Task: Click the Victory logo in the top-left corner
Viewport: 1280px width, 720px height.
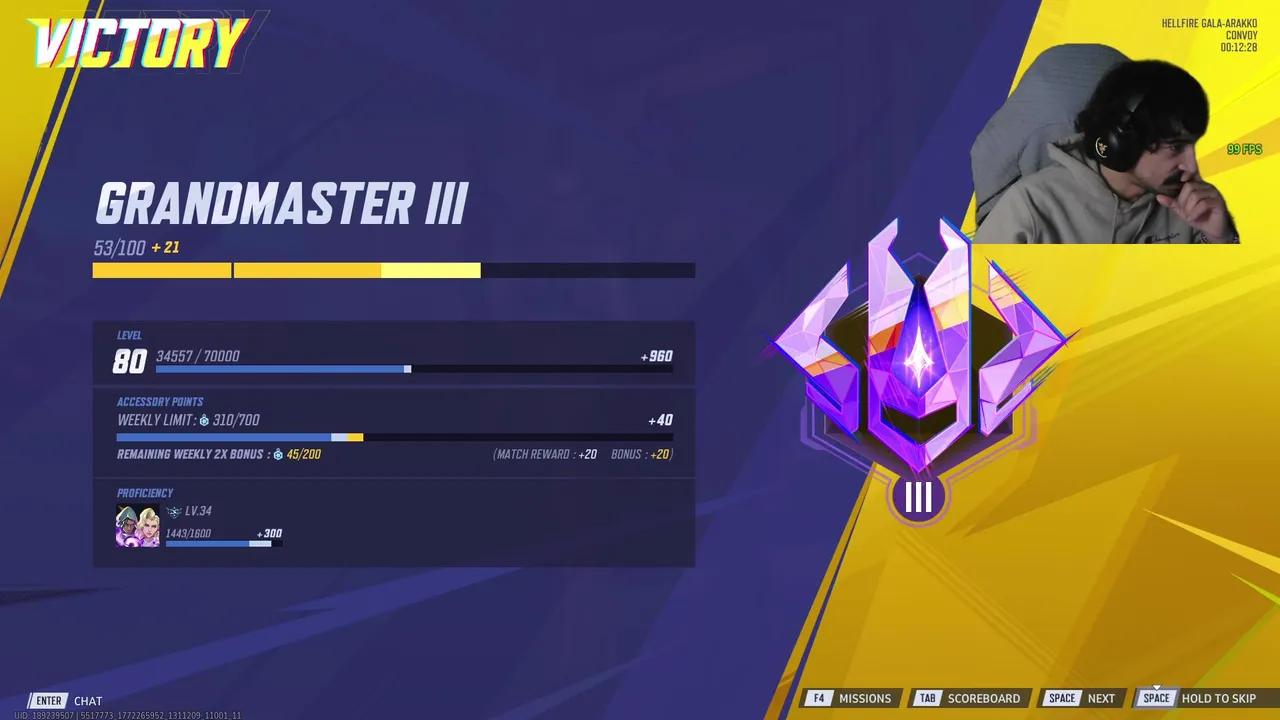Action: [140, 42]
